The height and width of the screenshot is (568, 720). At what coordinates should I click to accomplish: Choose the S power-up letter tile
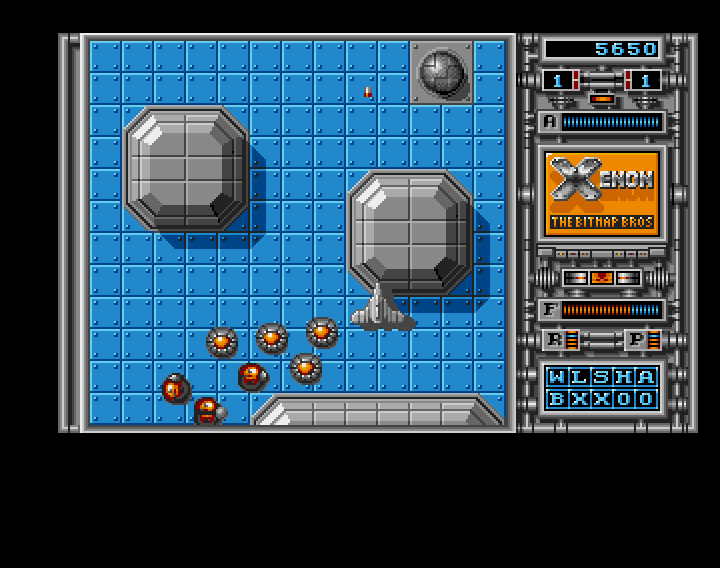click(602, 377)
